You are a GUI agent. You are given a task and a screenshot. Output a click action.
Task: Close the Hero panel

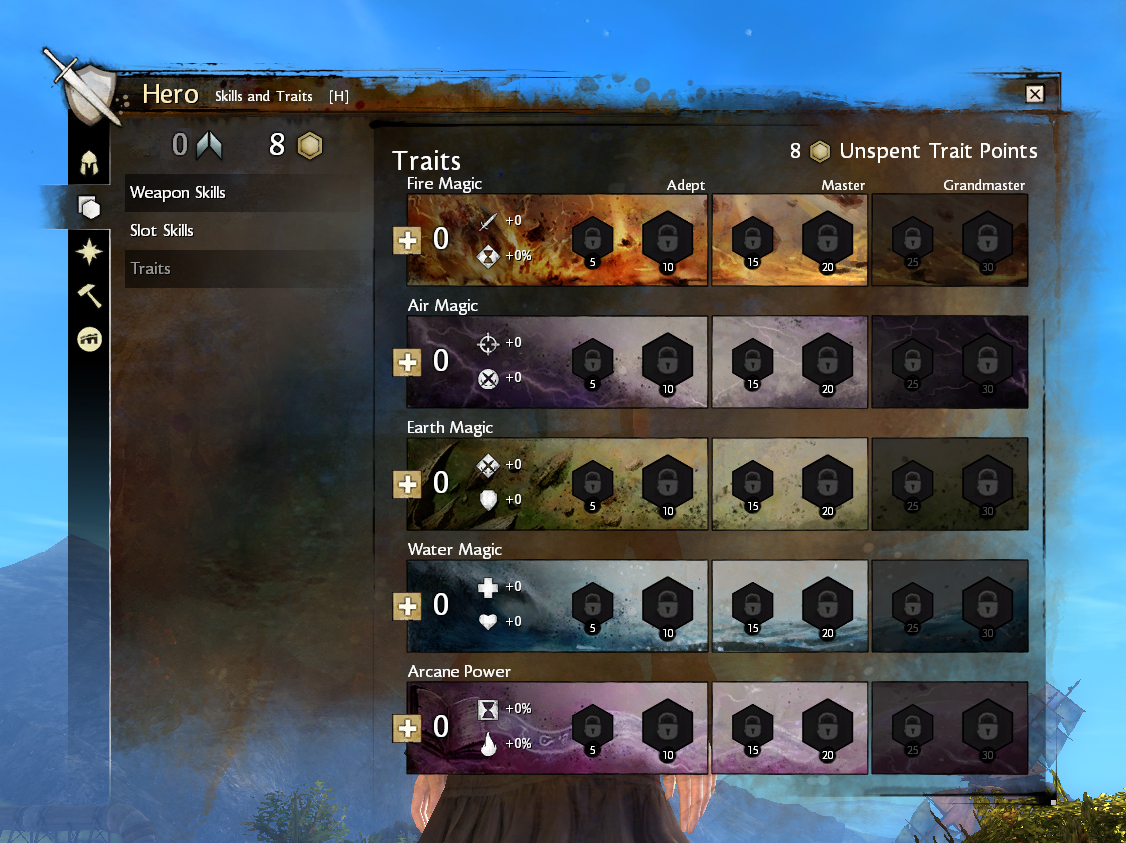tap(1035, 94)
